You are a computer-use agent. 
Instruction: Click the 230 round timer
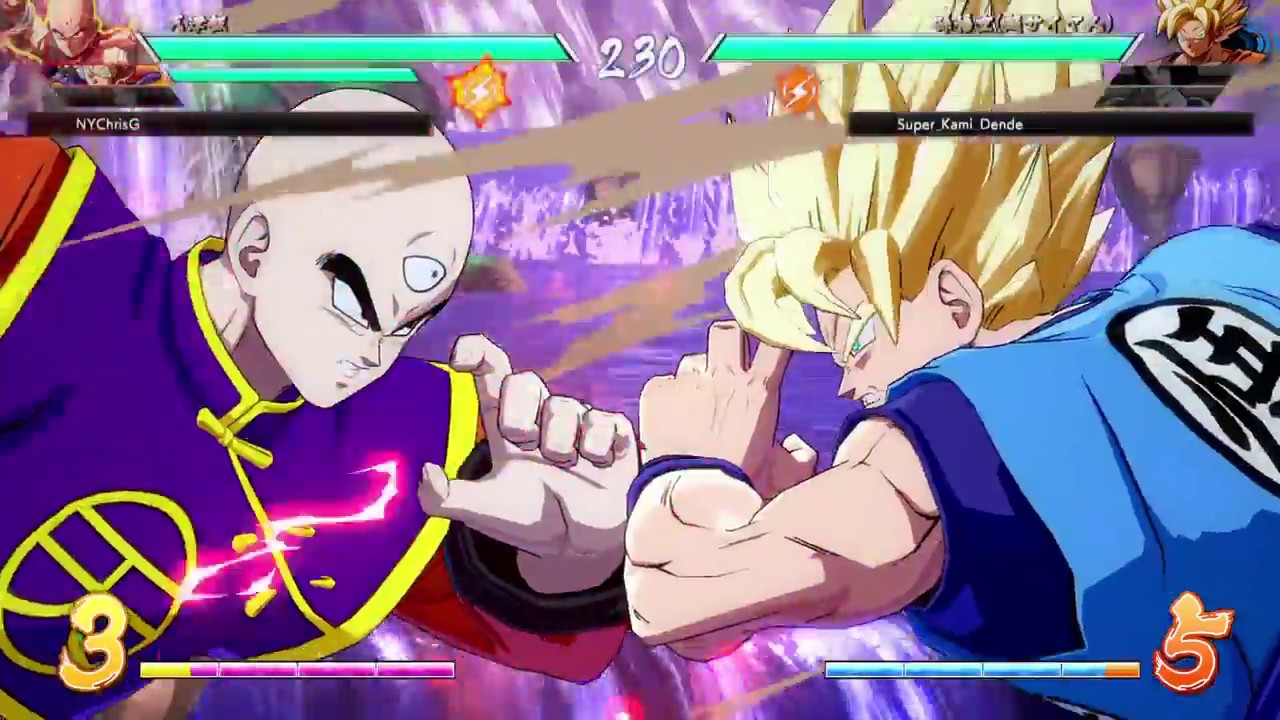click(640, 58)
